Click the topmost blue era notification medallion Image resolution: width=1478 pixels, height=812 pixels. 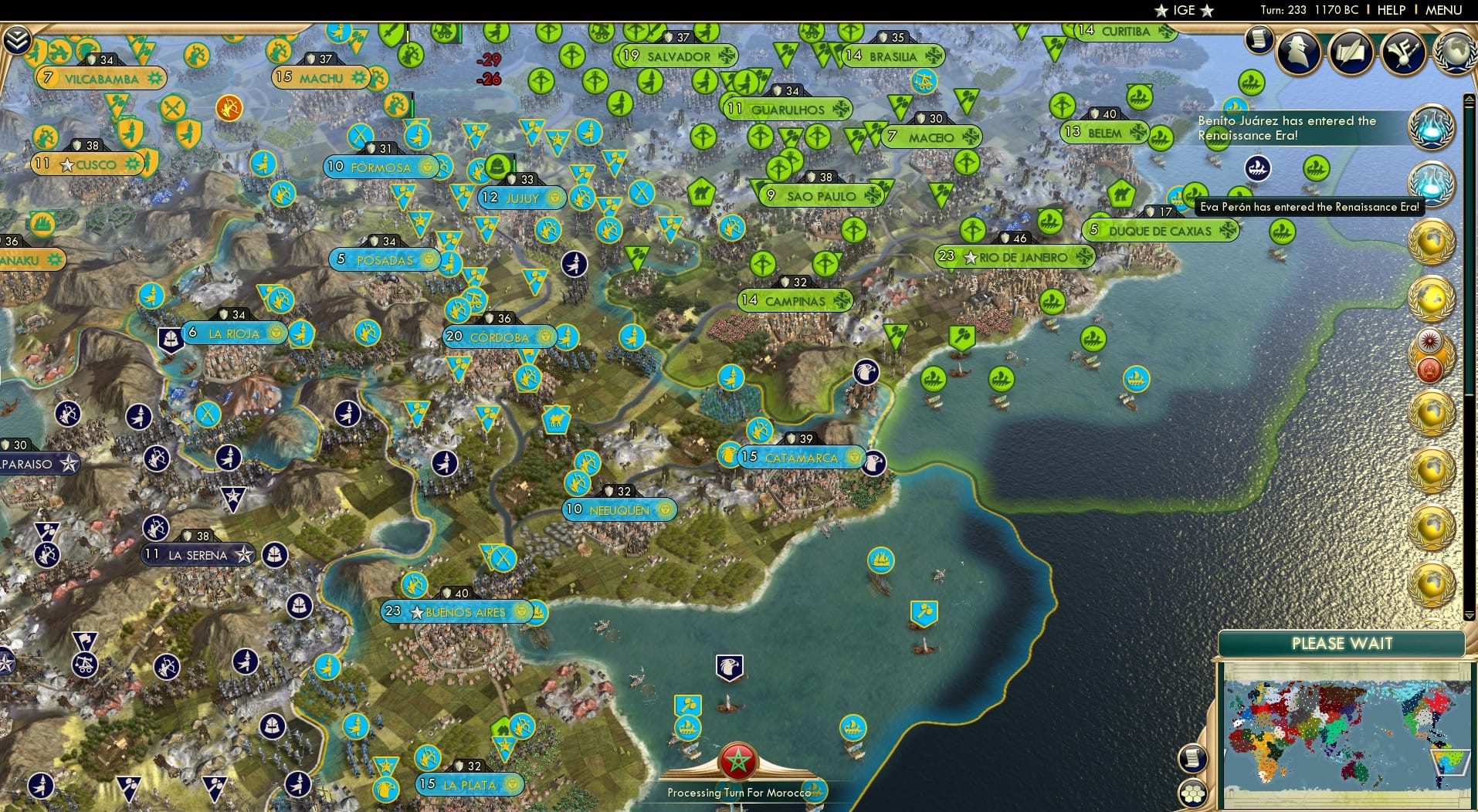pyautogui.click(x=1432, y=128)
